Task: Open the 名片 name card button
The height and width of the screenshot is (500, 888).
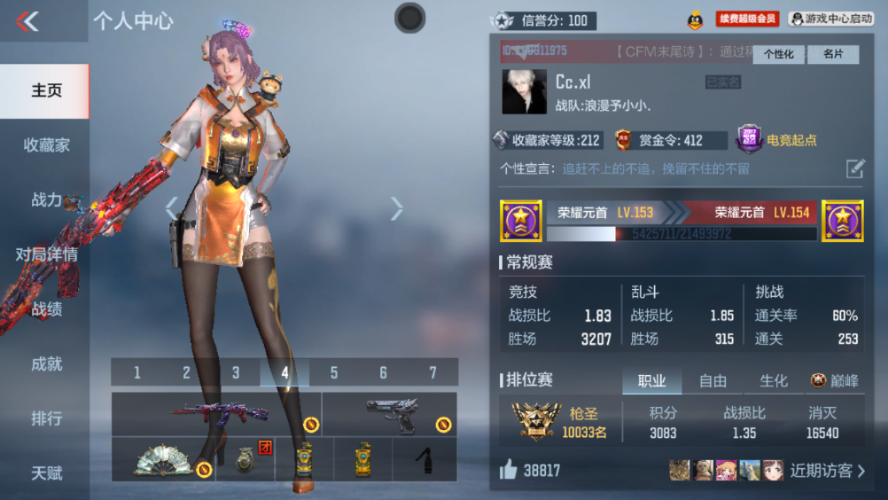Action: (832, 54)
